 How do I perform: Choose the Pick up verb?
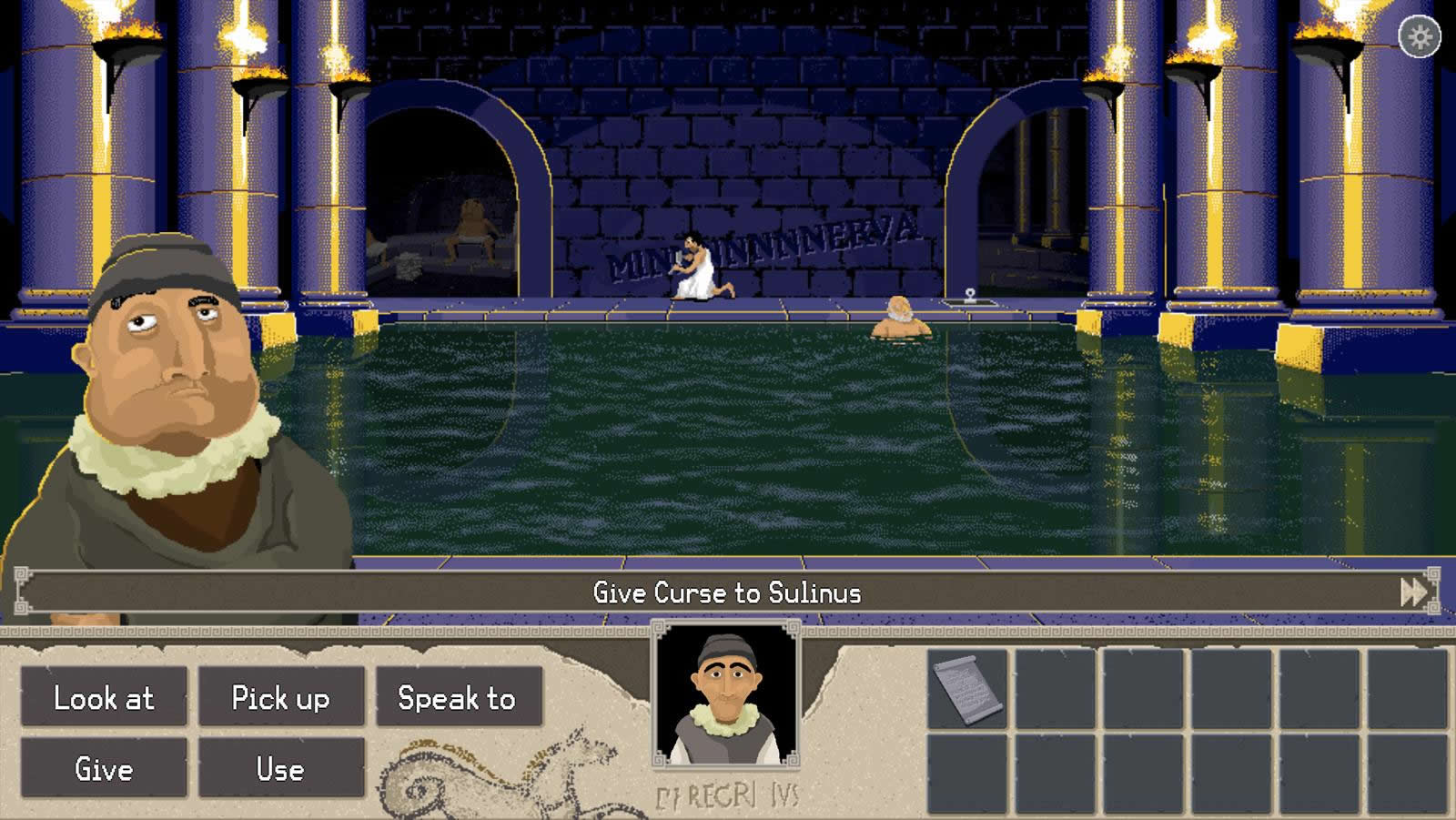tap(281, 697)
